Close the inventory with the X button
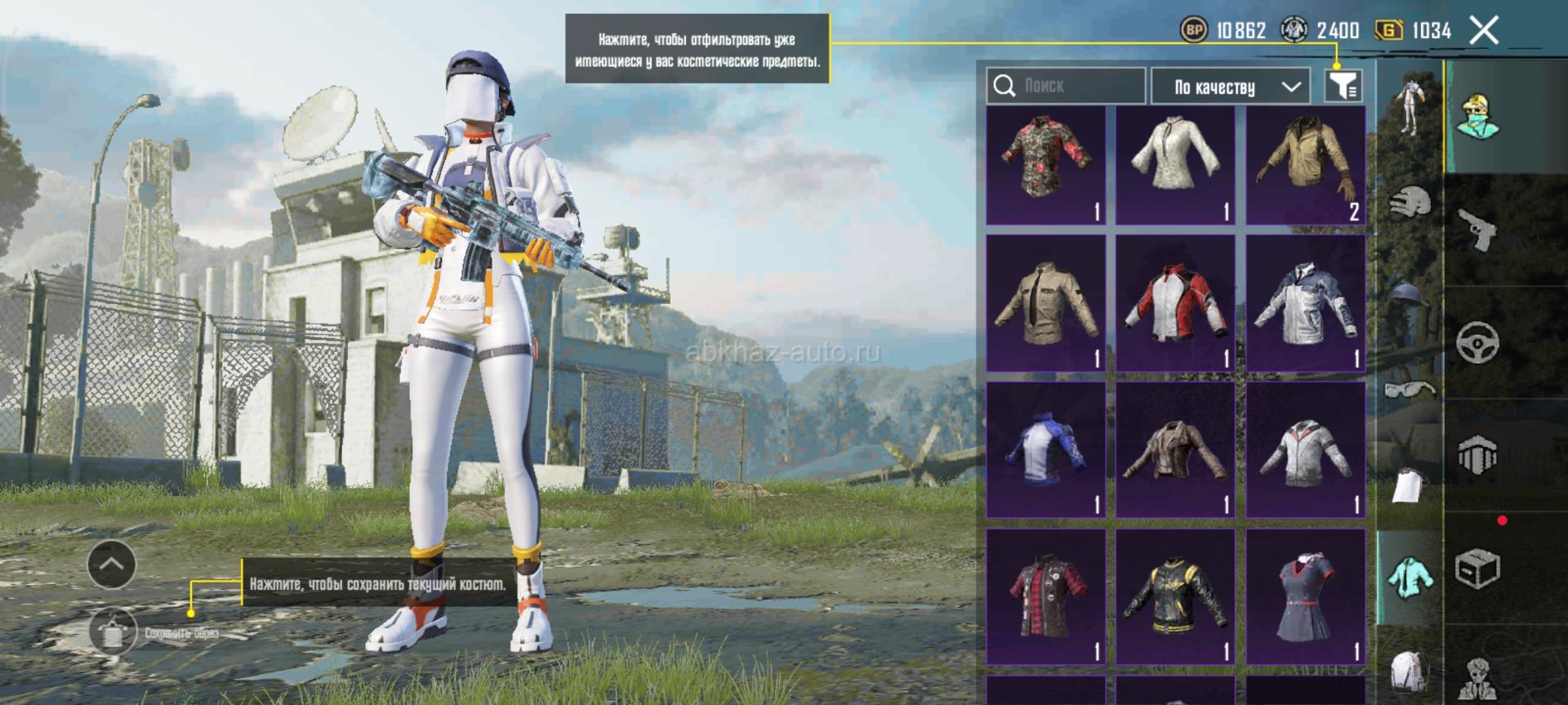Screen dimensions: 1568x705 click(1484, 31)
